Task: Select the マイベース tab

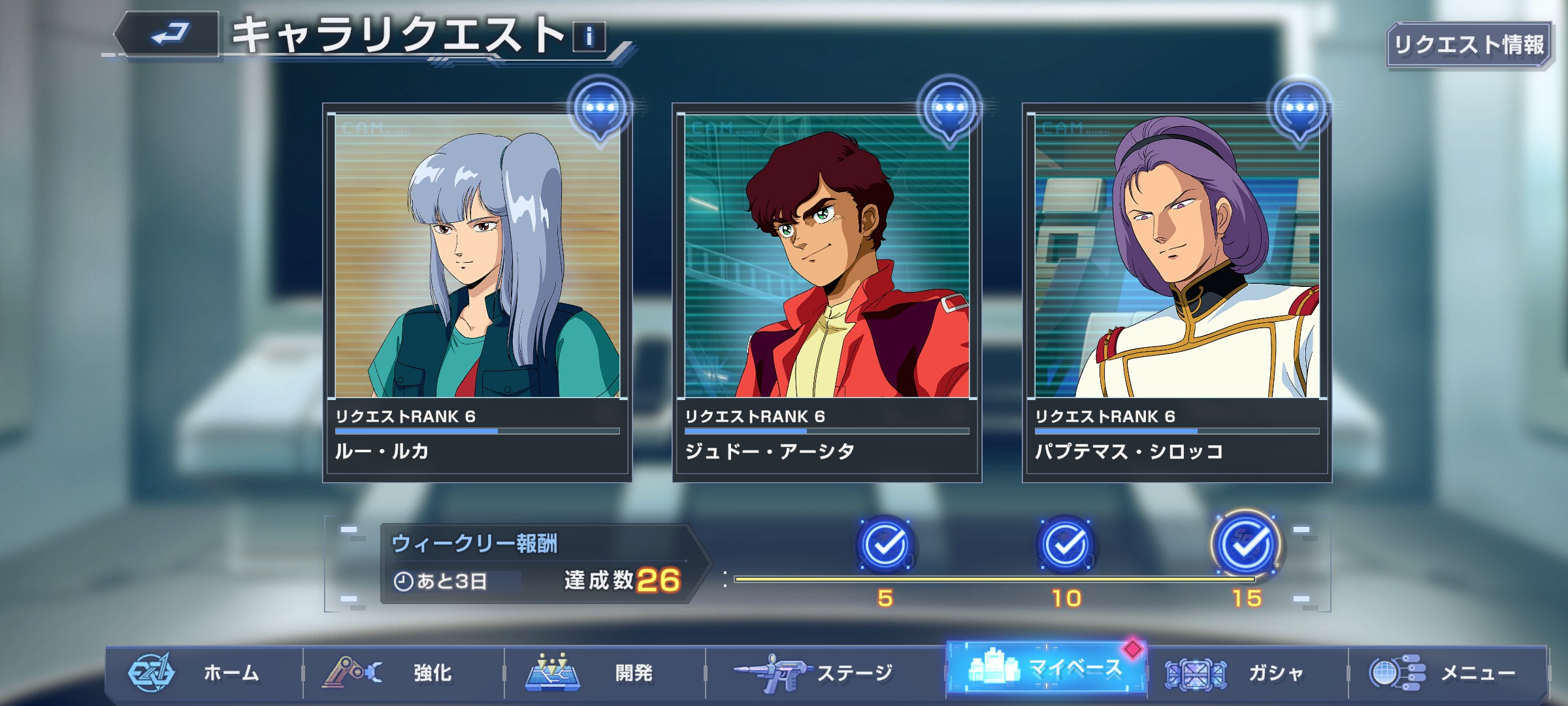Action: point(1045,668)
